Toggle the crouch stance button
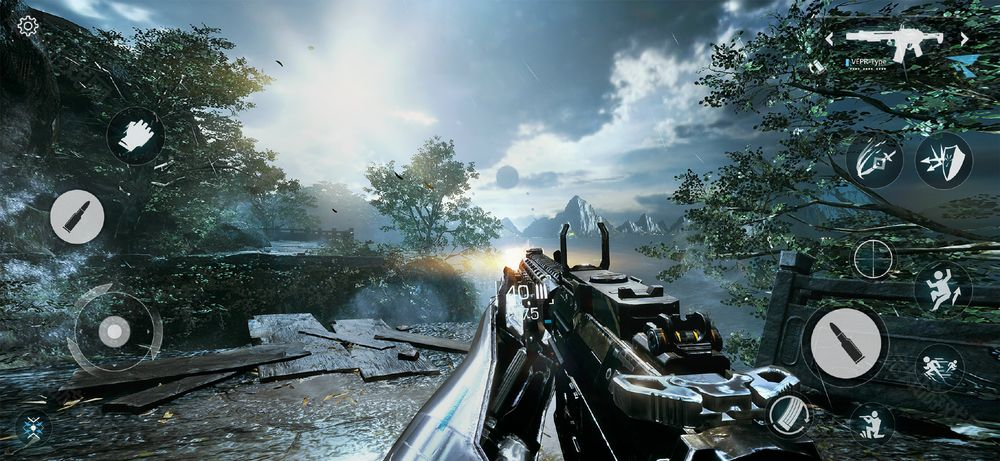Screen dimensions: 1000x461 [x=872, y=423]
